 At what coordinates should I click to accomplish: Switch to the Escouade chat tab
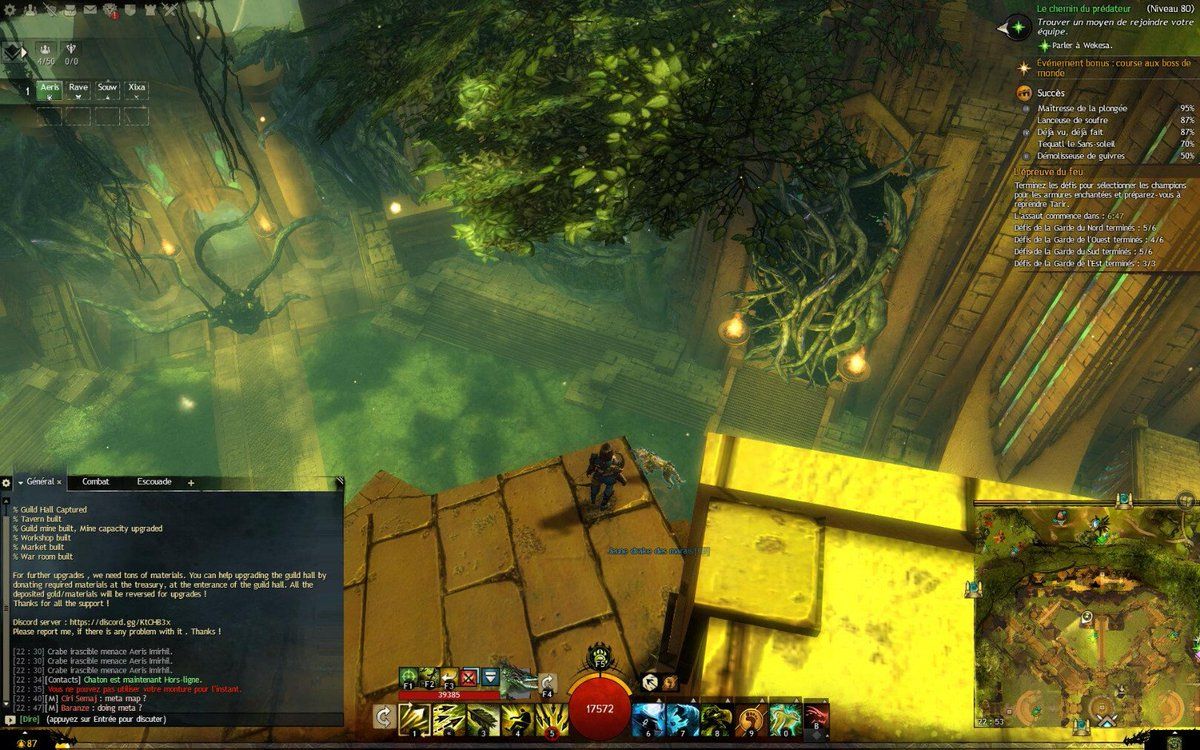click(x=154, y=482)
